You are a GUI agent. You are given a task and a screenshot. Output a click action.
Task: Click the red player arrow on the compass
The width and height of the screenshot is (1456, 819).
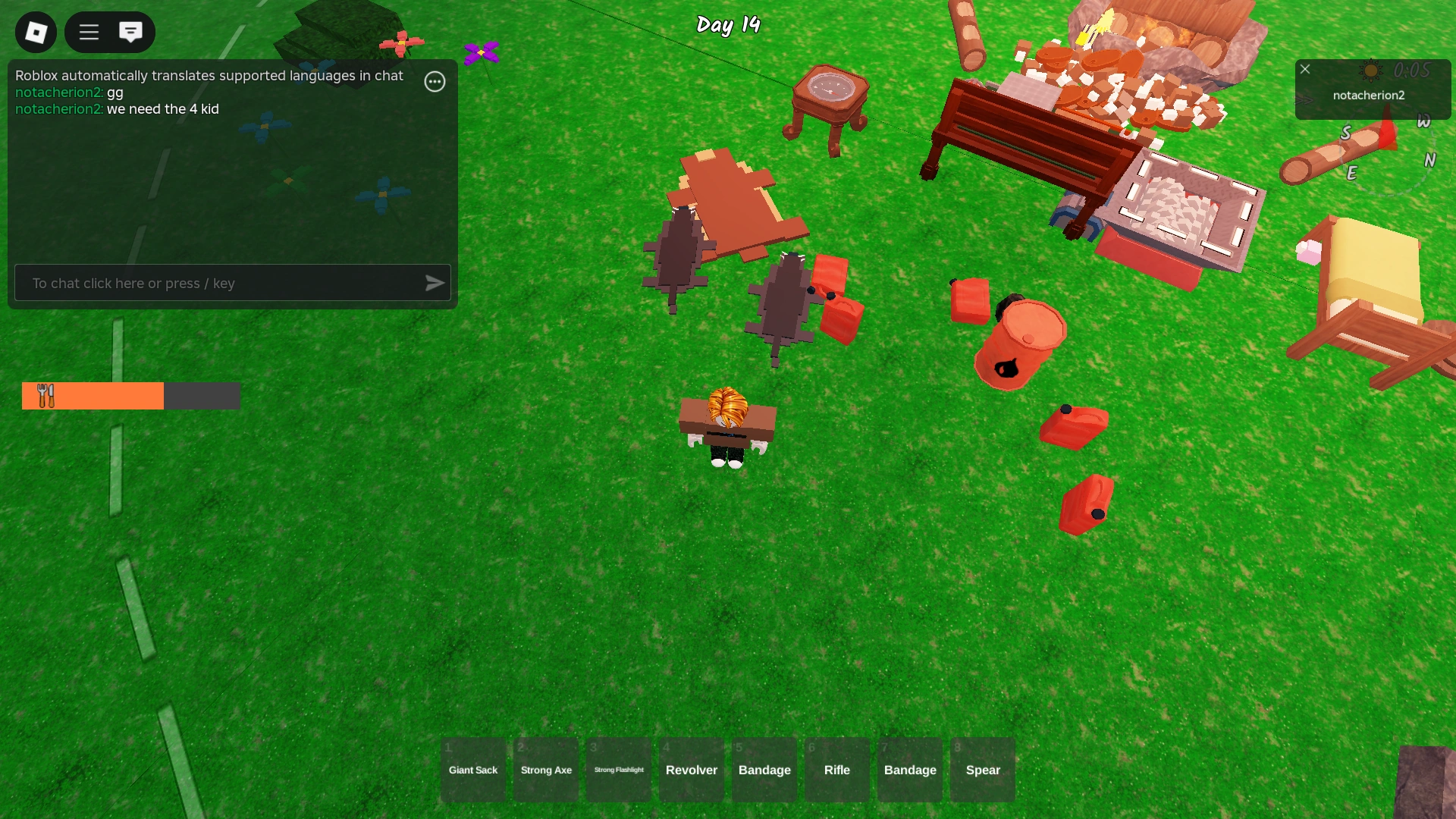[x=1389, y=135]
